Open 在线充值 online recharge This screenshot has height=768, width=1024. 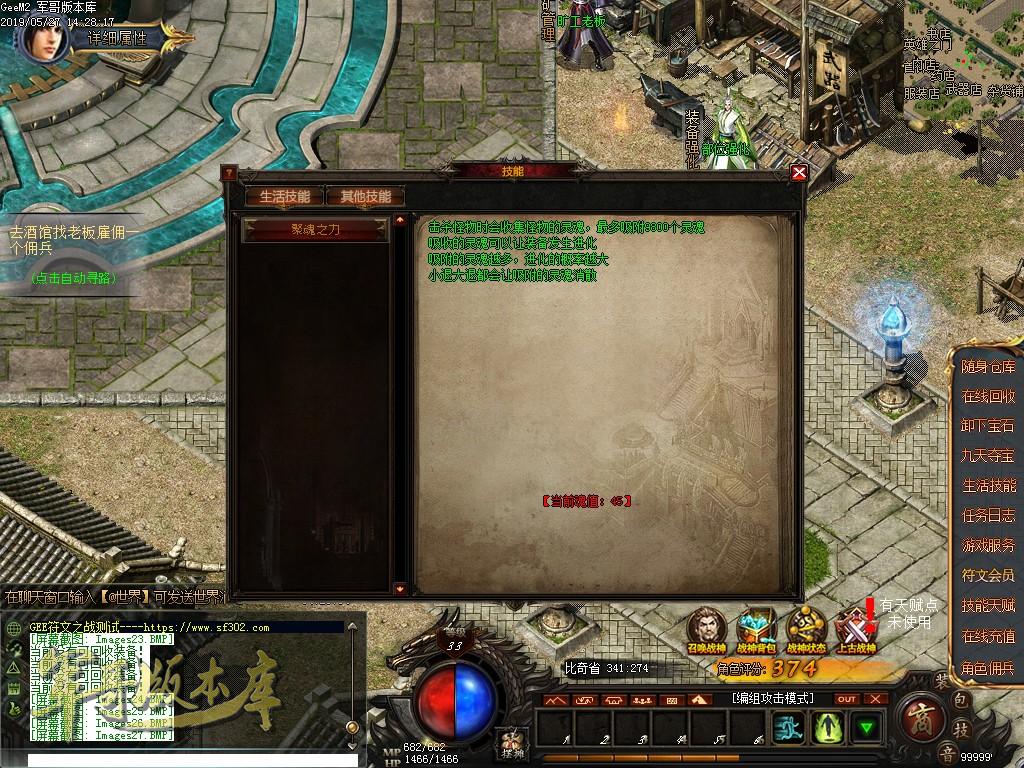[x=988, y=636]
